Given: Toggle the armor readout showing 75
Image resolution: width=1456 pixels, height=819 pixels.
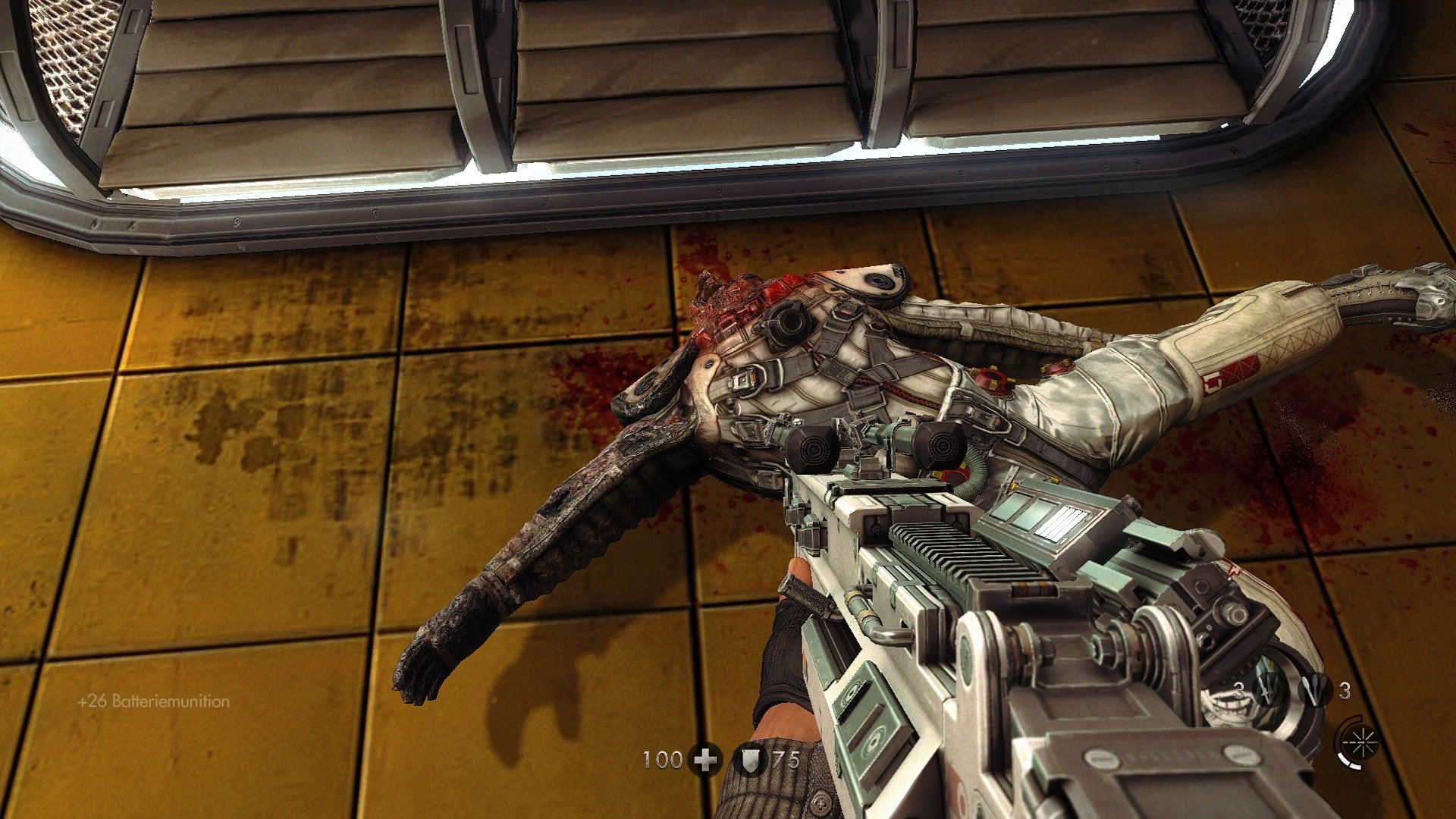Looking at the screenshot, I should (x=786, y=758).
